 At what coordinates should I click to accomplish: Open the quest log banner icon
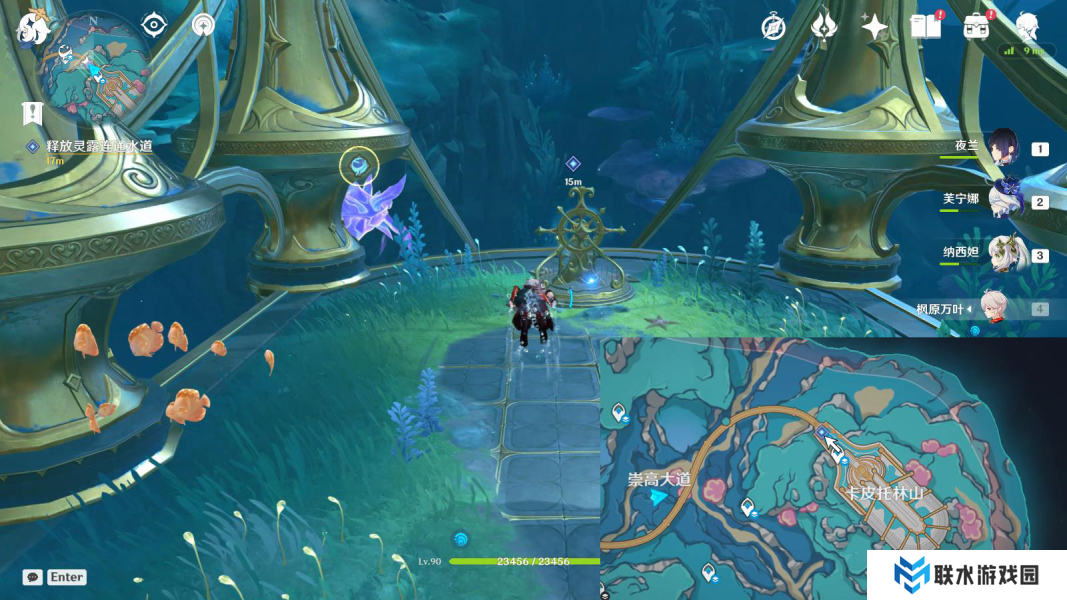(32, 113)
